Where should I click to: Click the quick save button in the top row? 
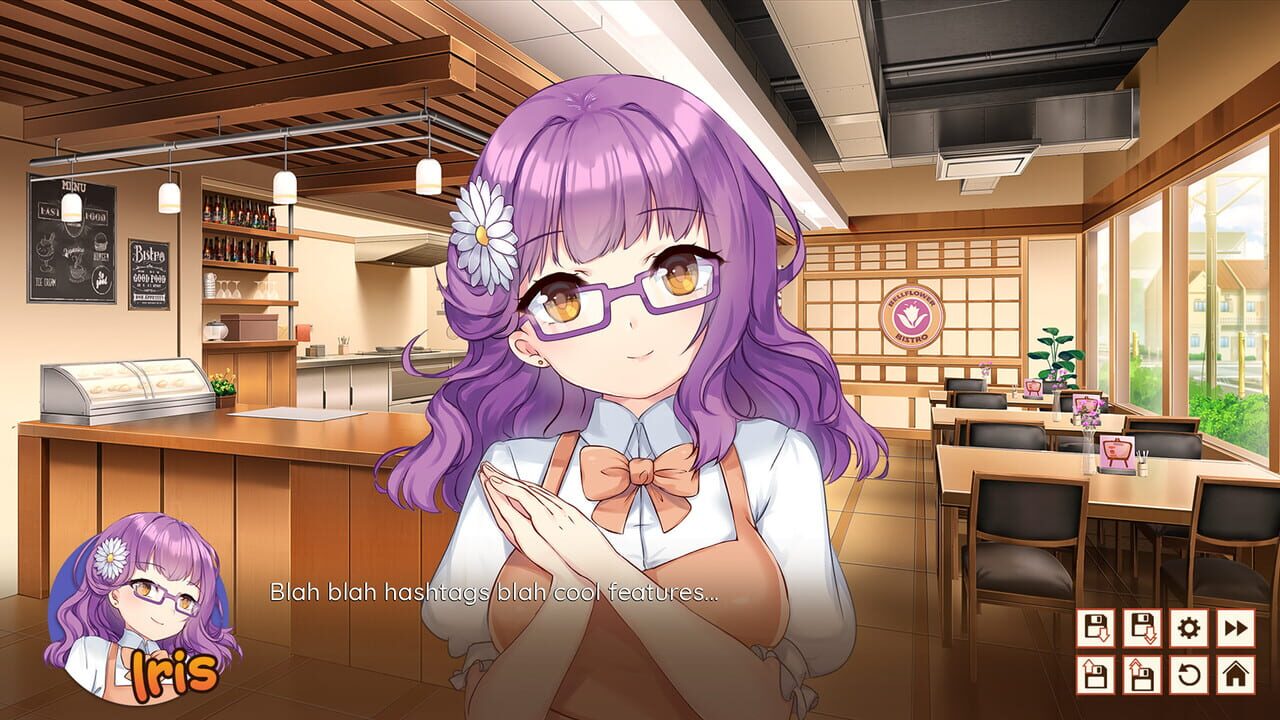click(1142, 628)
